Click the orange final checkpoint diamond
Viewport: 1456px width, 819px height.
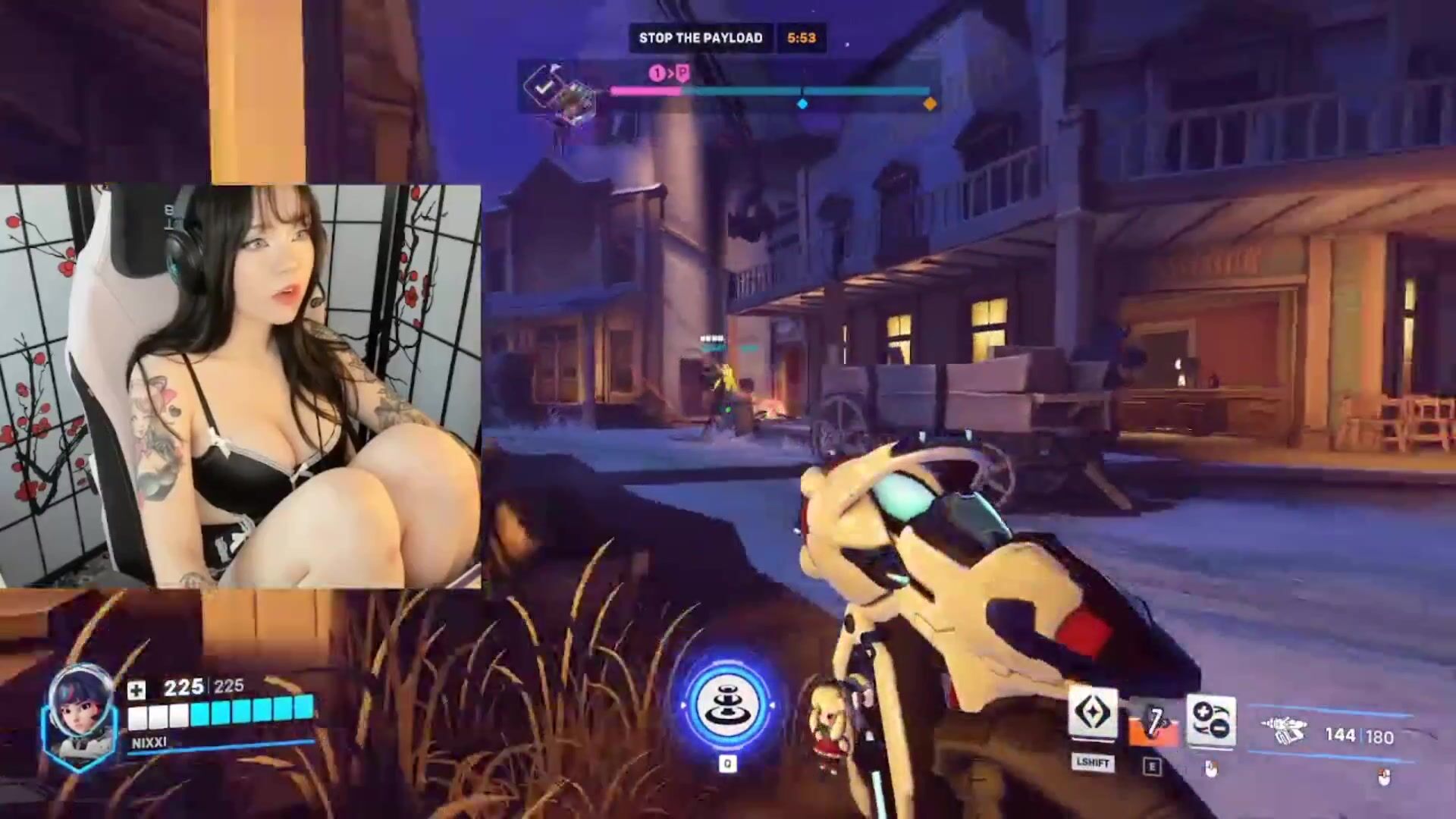point(930,104)
